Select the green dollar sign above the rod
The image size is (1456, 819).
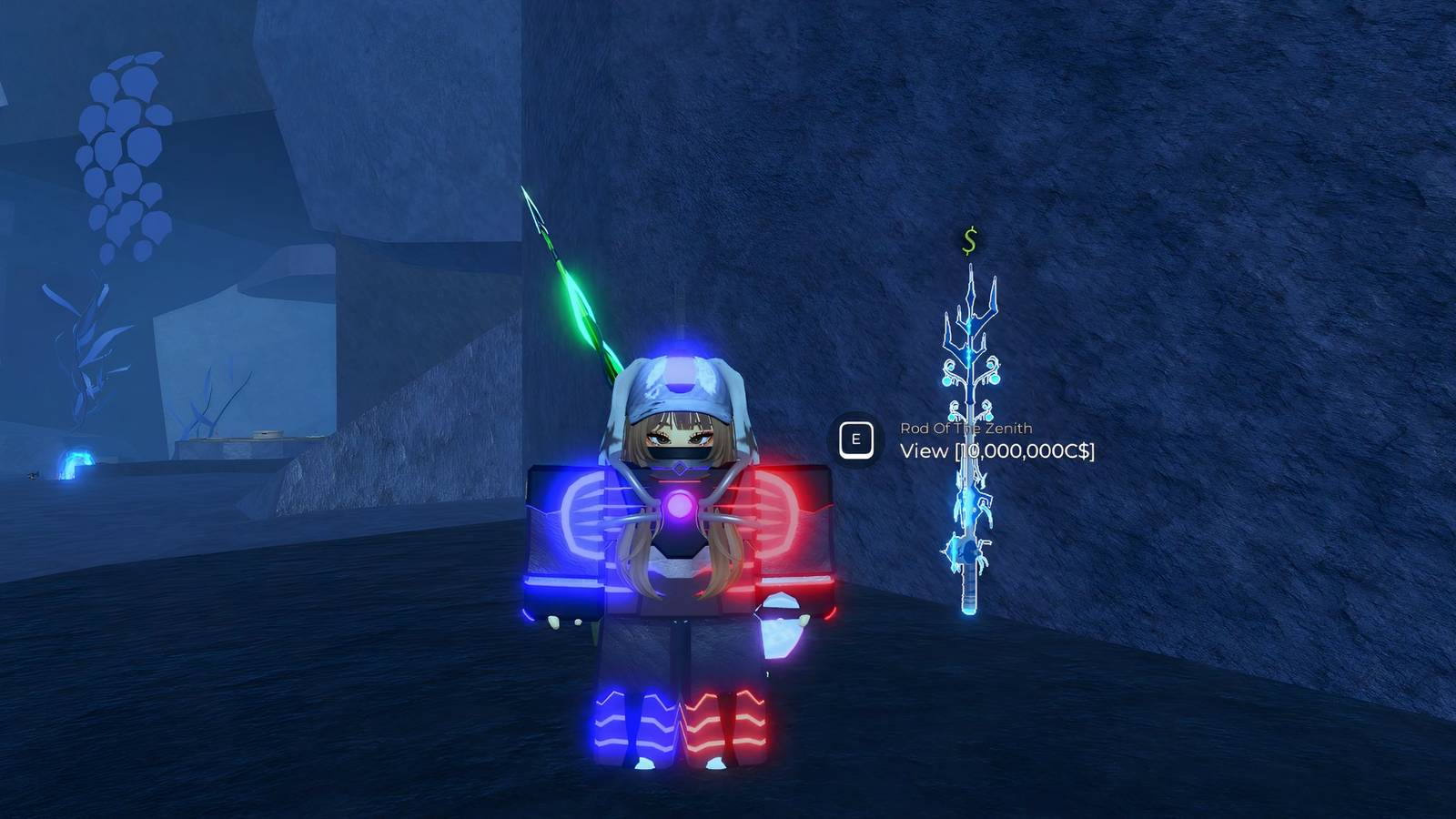coord(967,242)
